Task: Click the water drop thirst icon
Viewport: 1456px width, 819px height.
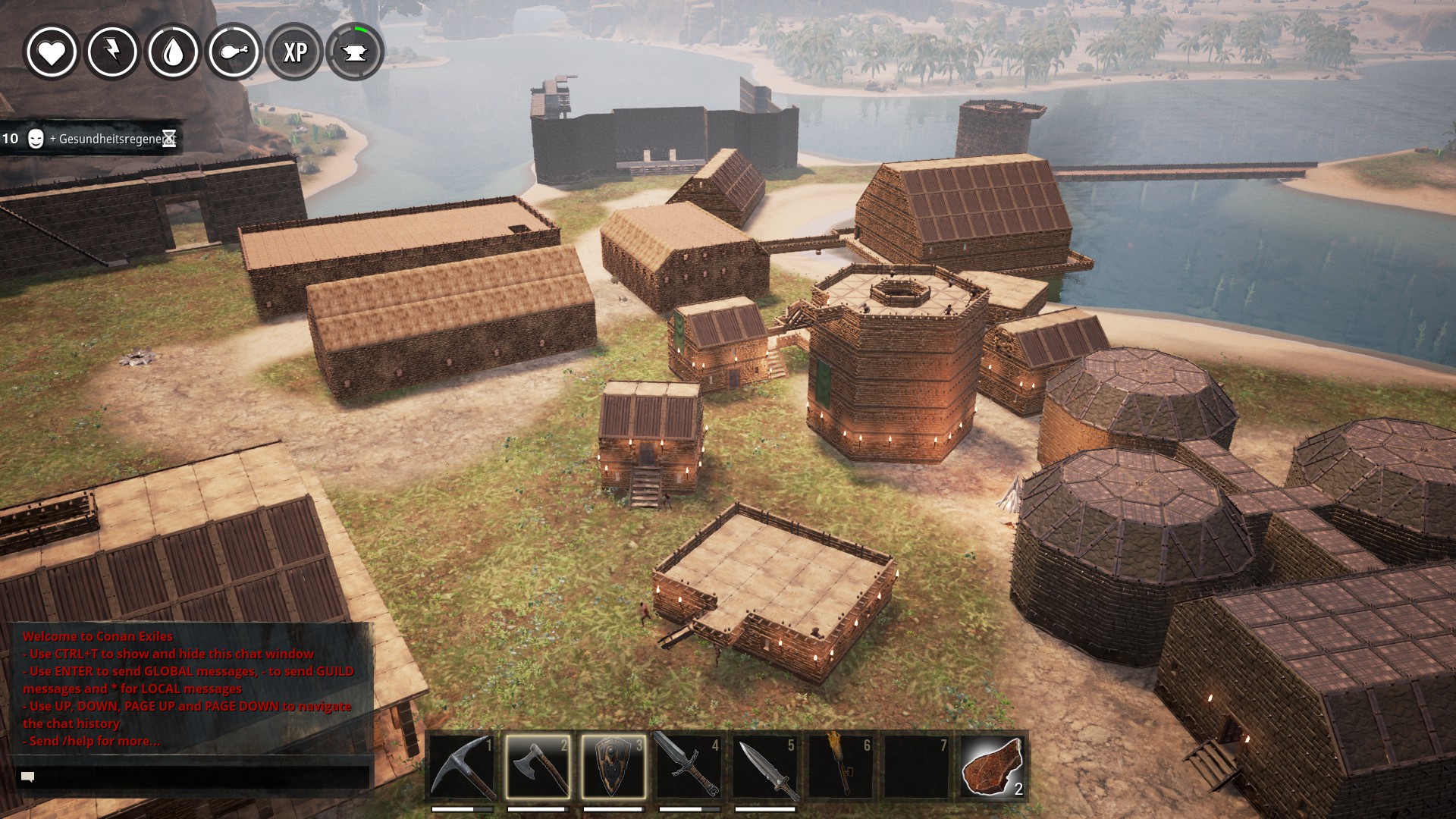Action: (173, 52)
